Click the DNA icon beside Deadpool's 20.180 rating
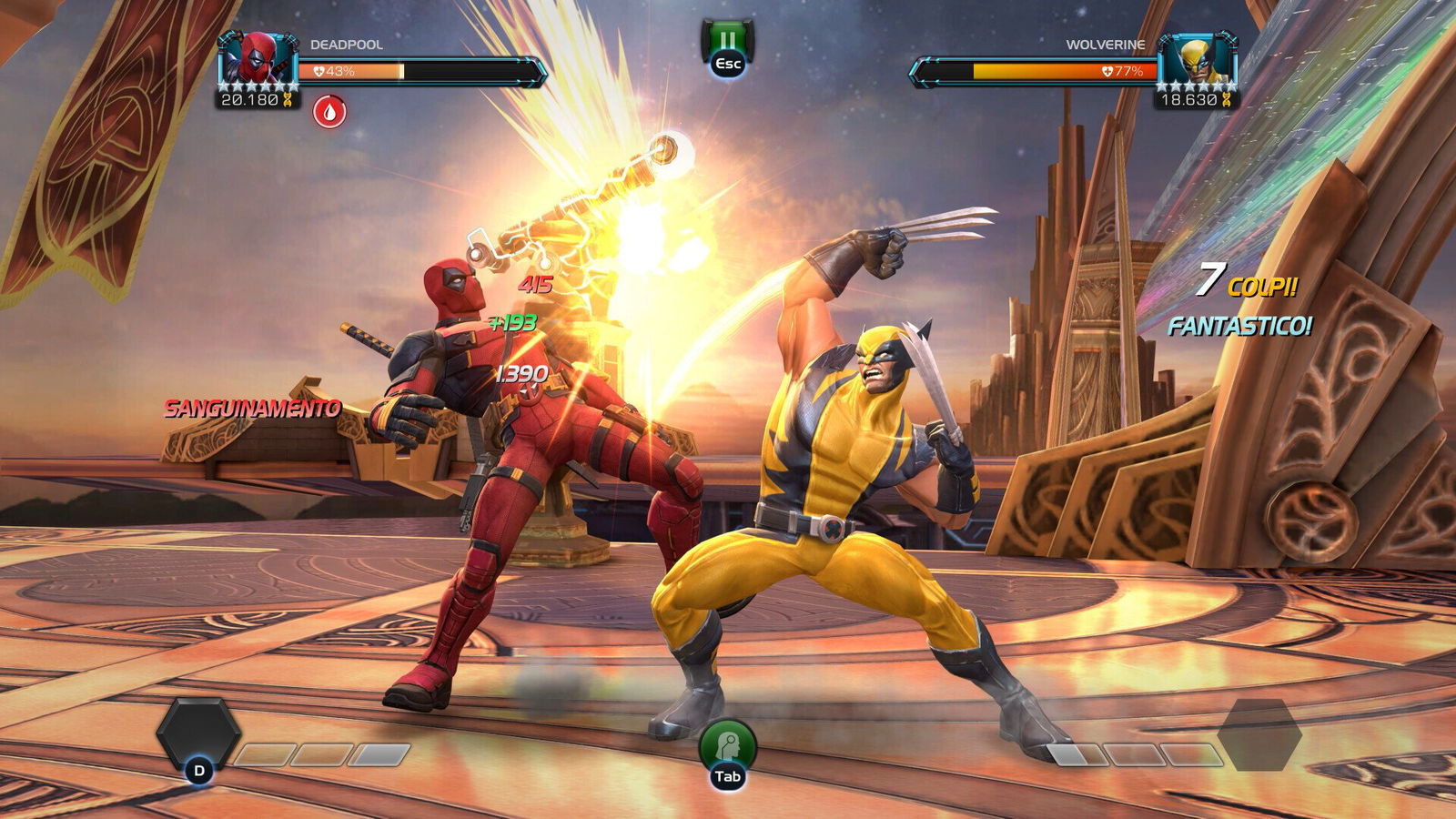 pos(288,100)
